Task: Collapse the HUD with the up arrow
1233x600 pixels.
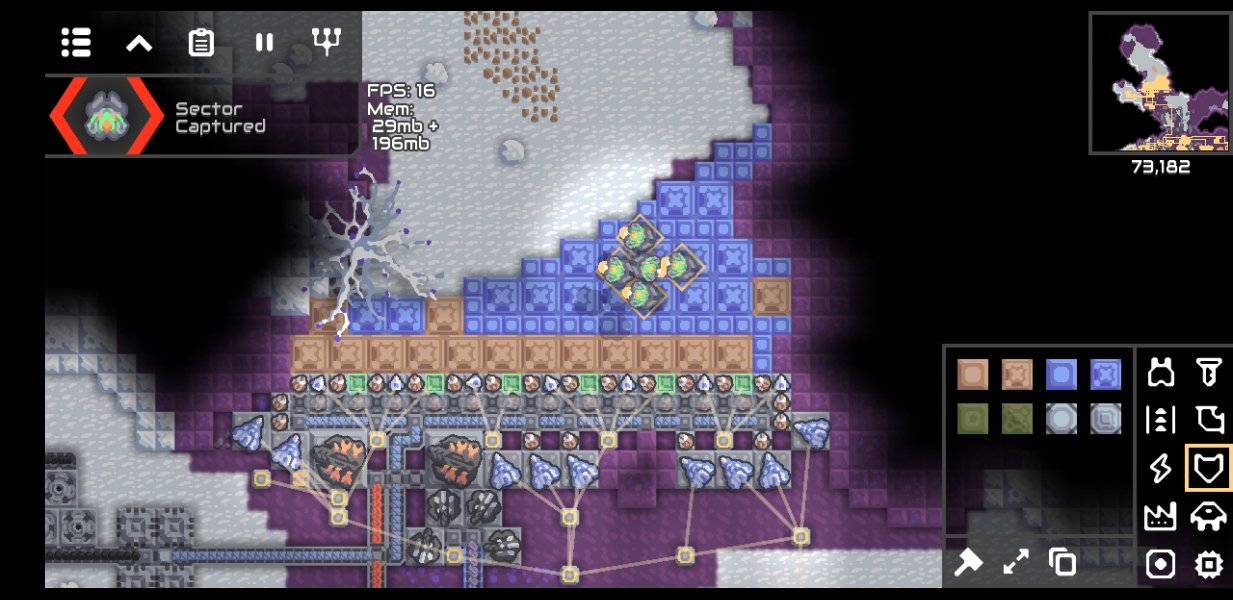Action: [139, 42]
